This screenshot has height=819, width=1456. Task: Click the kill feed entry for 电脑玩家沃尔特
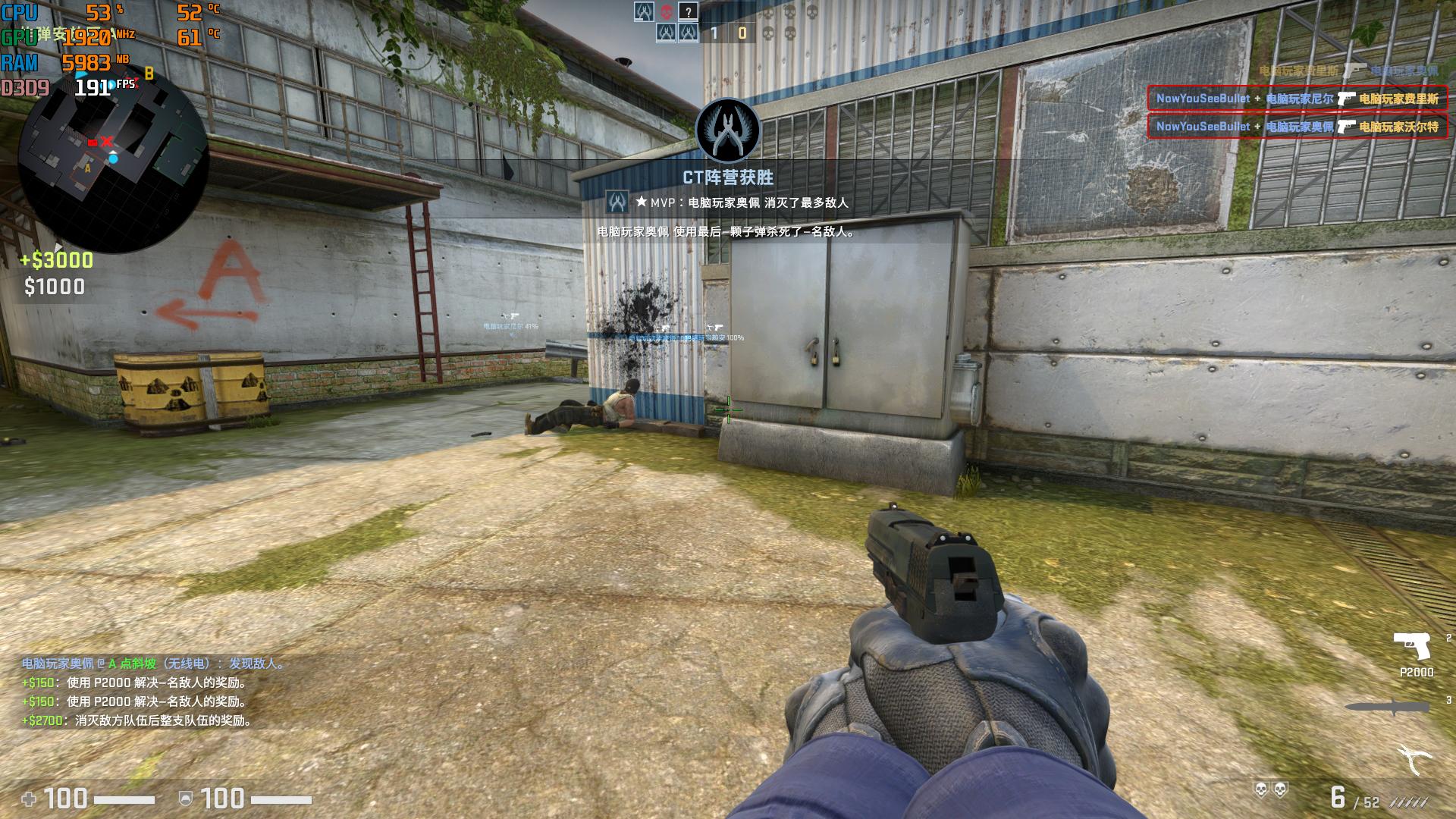coord(1297,127)
